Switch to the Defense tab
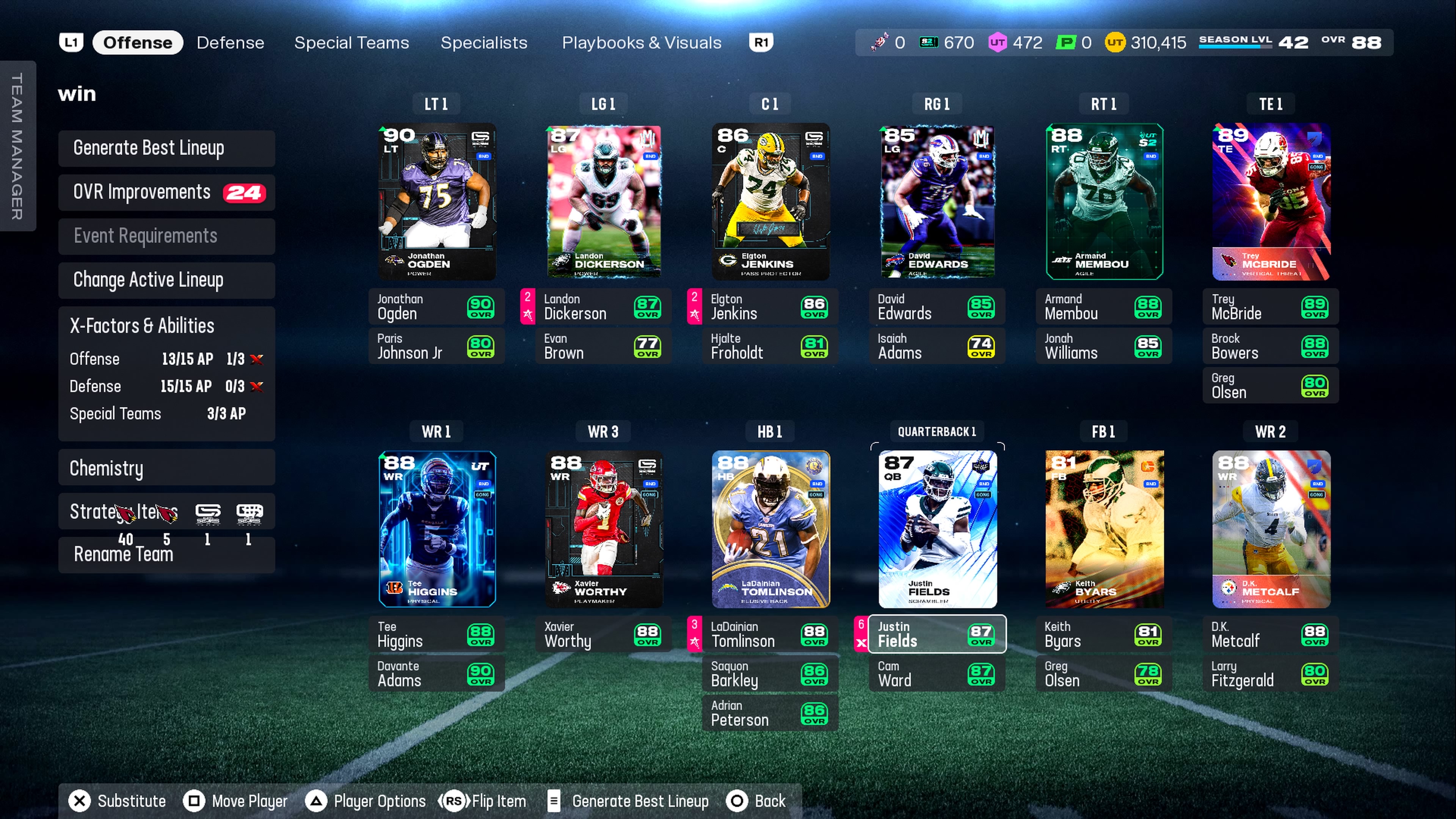 pos(230,42)
